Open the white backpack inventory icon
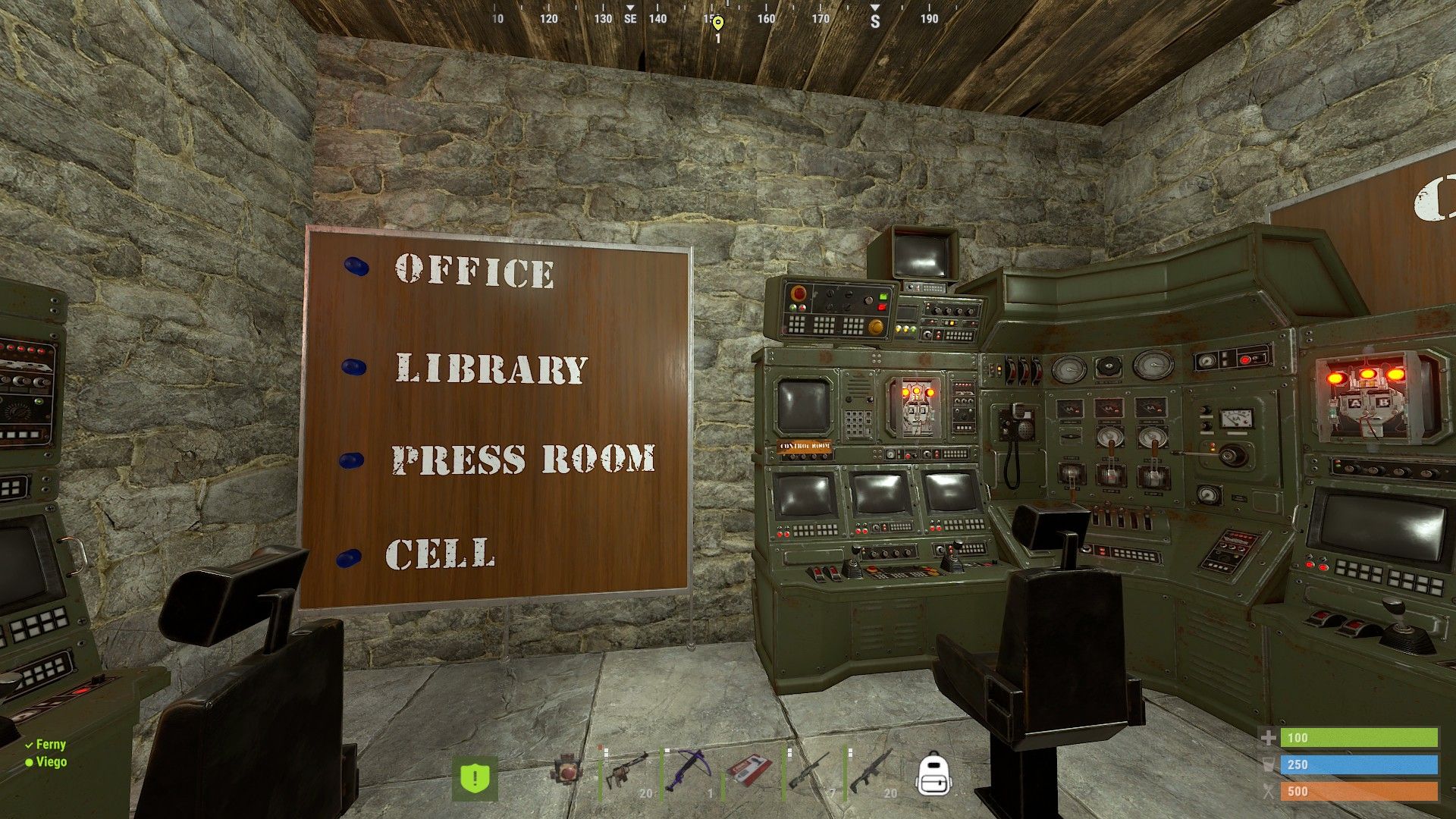The image size is (1456, 819). [934, 774]
